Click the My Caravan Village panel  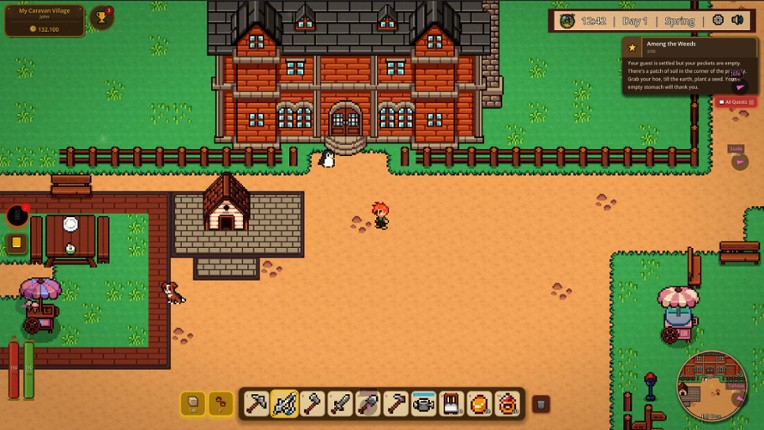pos(44,20)
